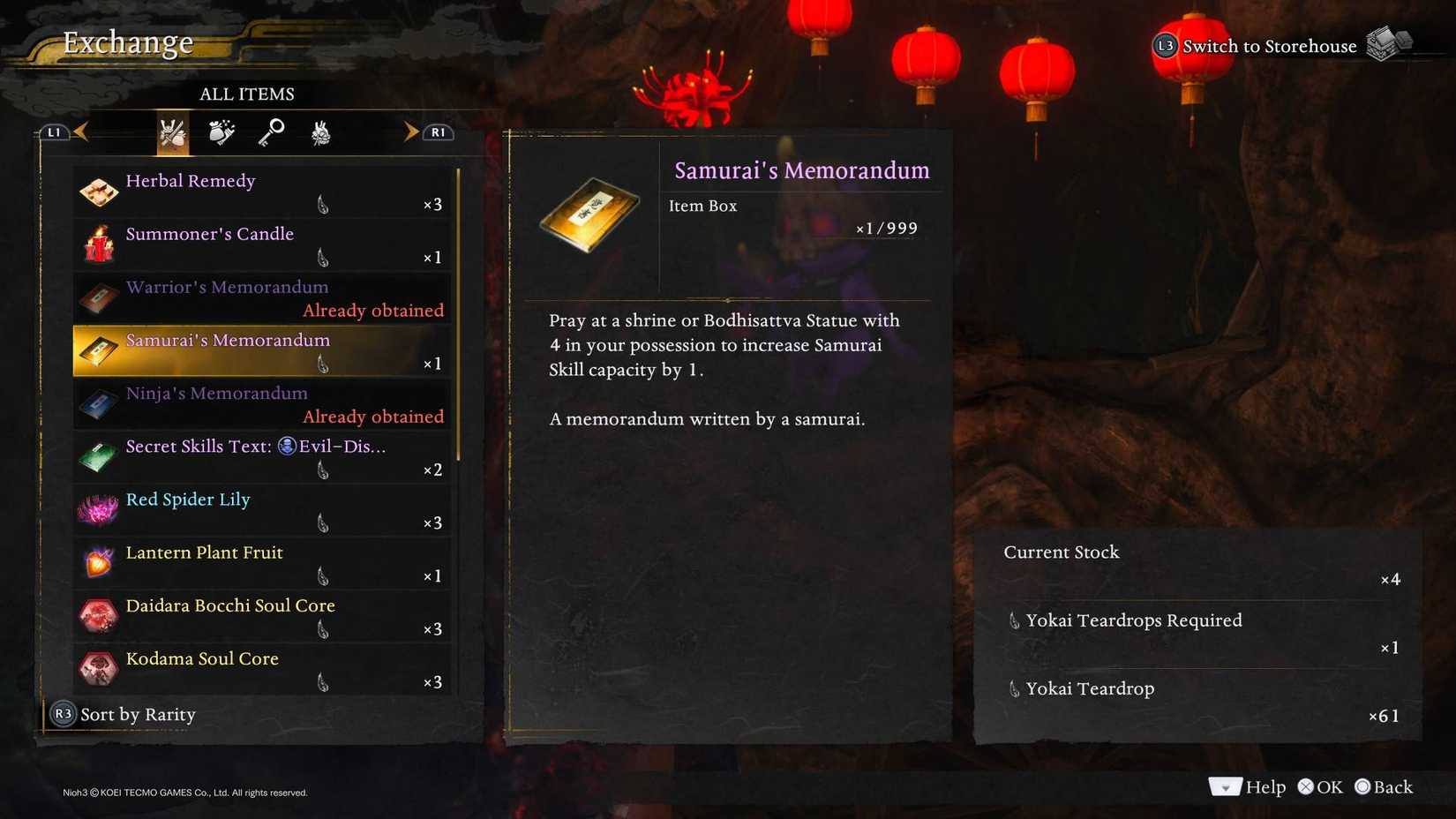
Task: Click the Kodama Soul Core item icon
Action: [99, 669]
